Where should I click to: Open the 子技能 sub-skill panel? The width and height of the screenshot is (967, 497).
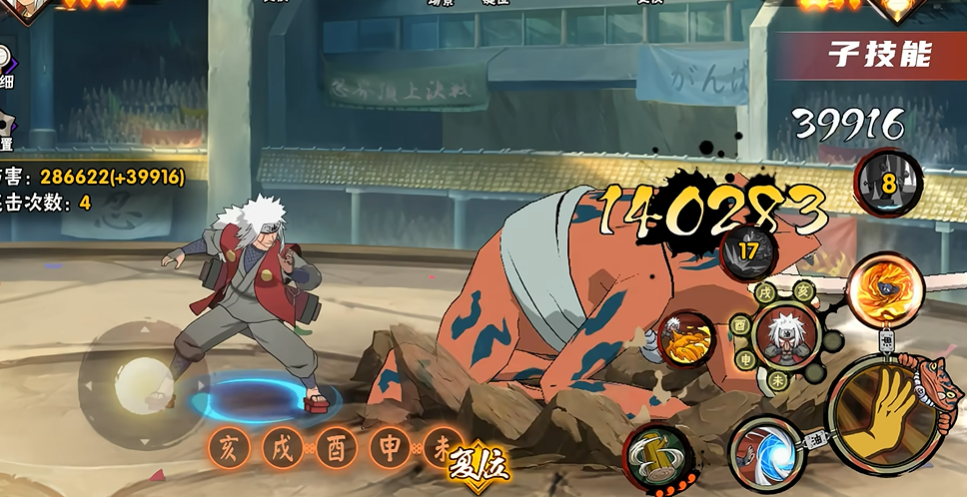pos(878,55)
